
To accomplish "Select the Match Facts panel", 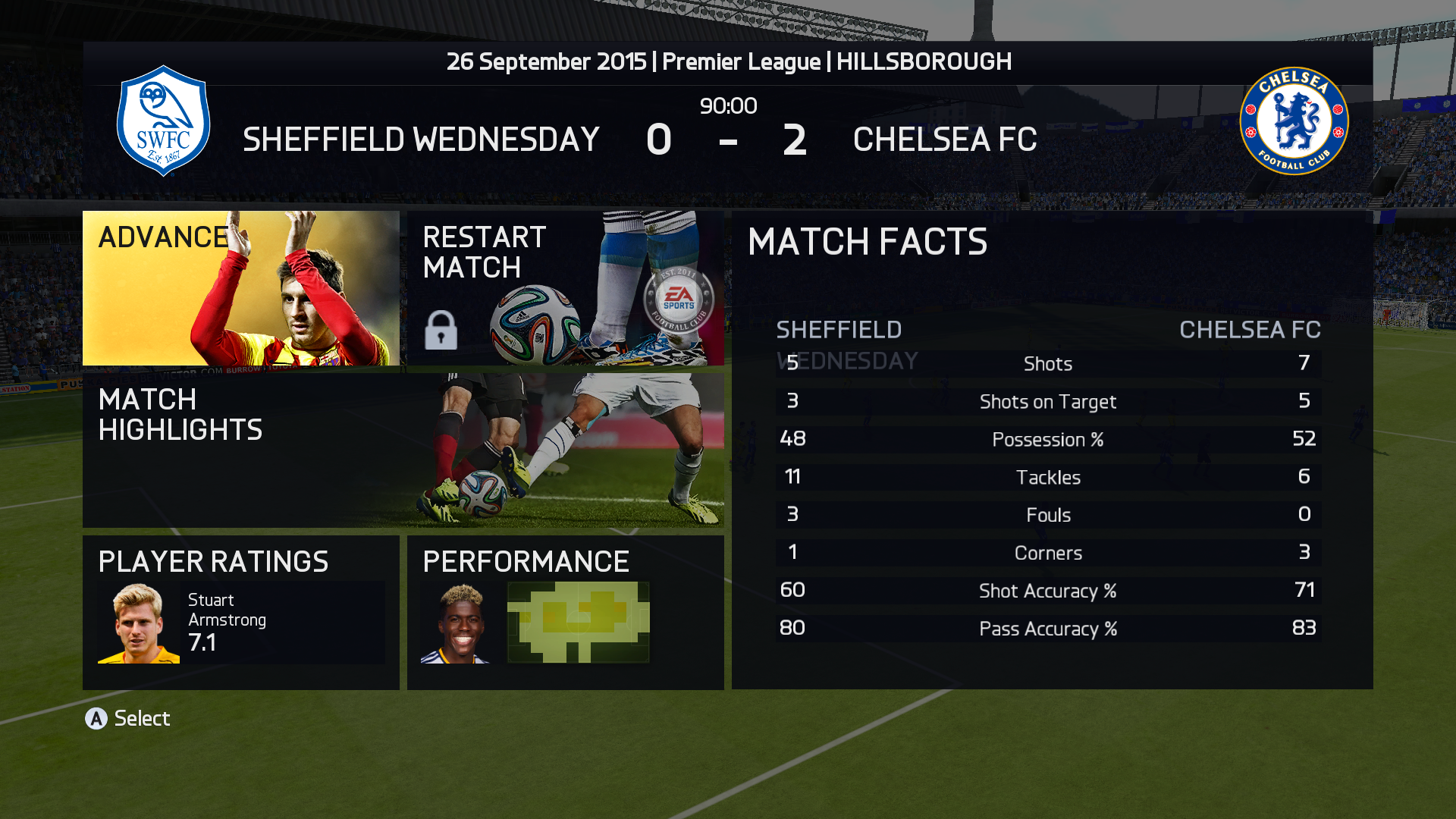I will pyautogui.click(x=1052, y=450).
